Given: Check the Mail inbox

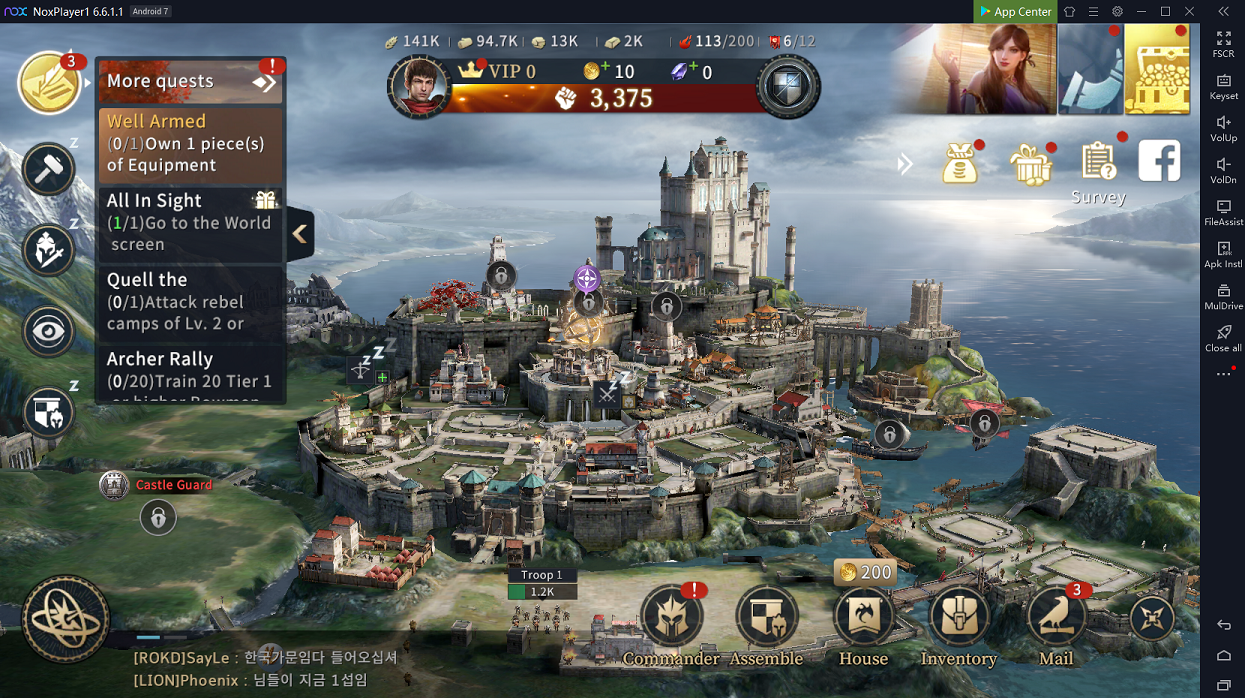Looking at the screenshot, I should pos(1055,619).
